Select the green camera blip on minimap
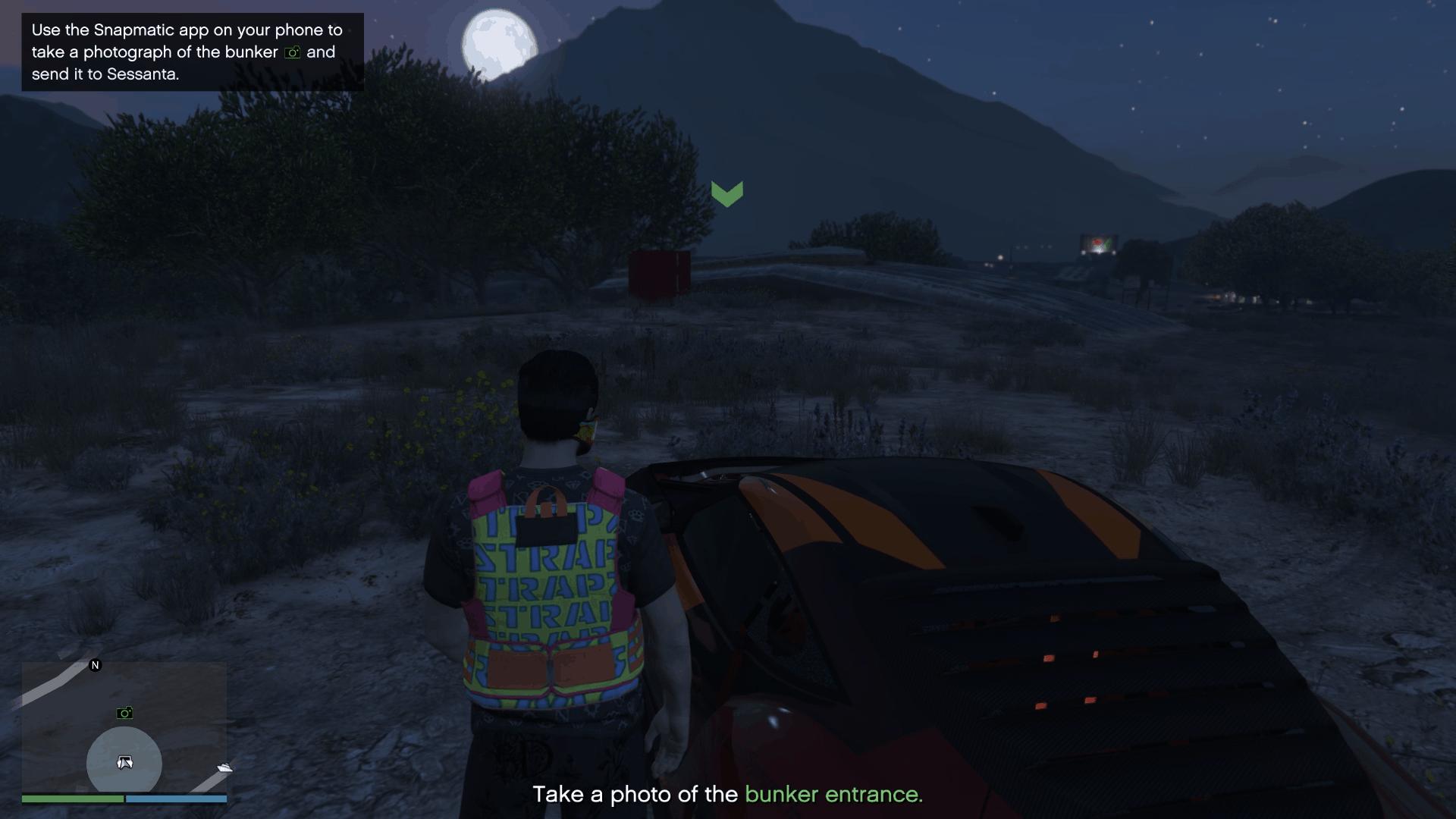The image size is (1456, 819). click(x=125, y=712)
